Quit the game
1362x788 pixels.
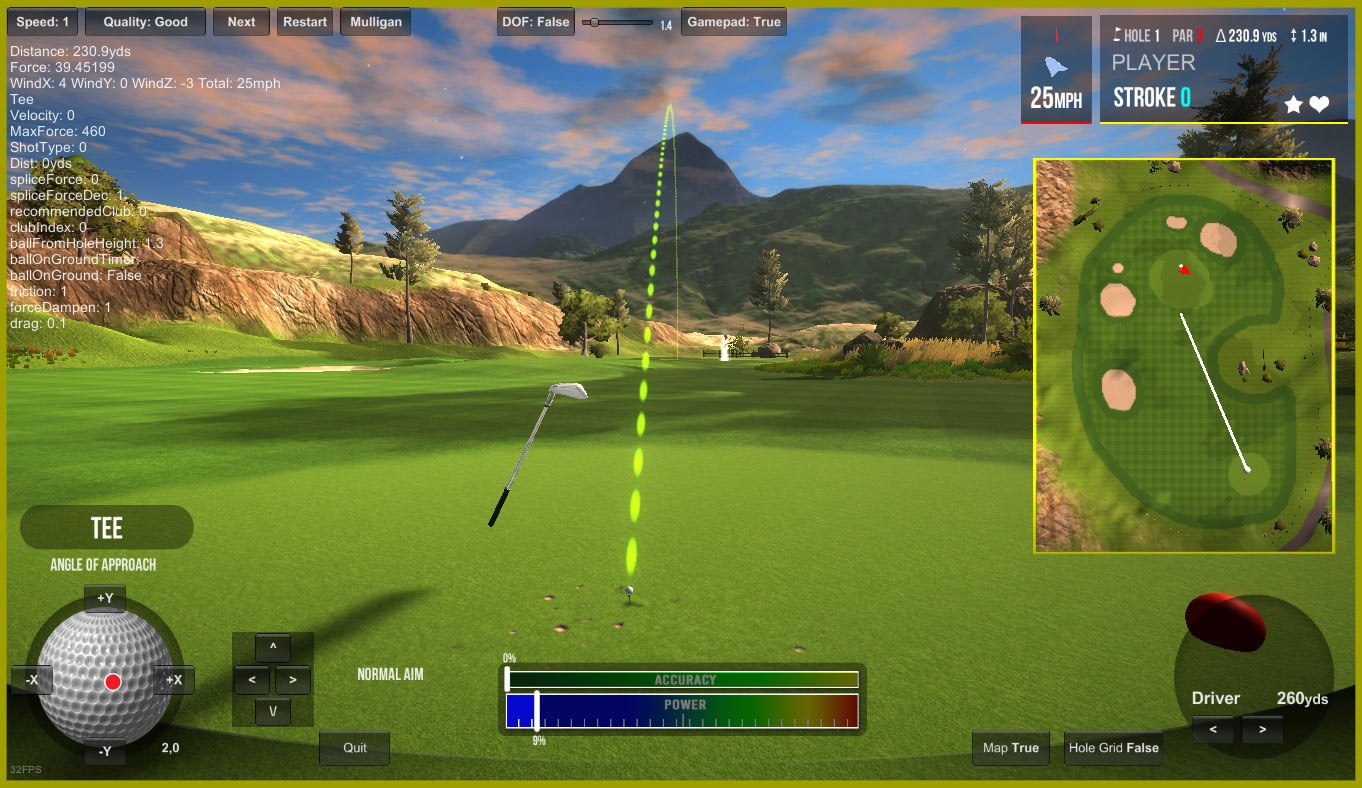[x=355, y=748]
